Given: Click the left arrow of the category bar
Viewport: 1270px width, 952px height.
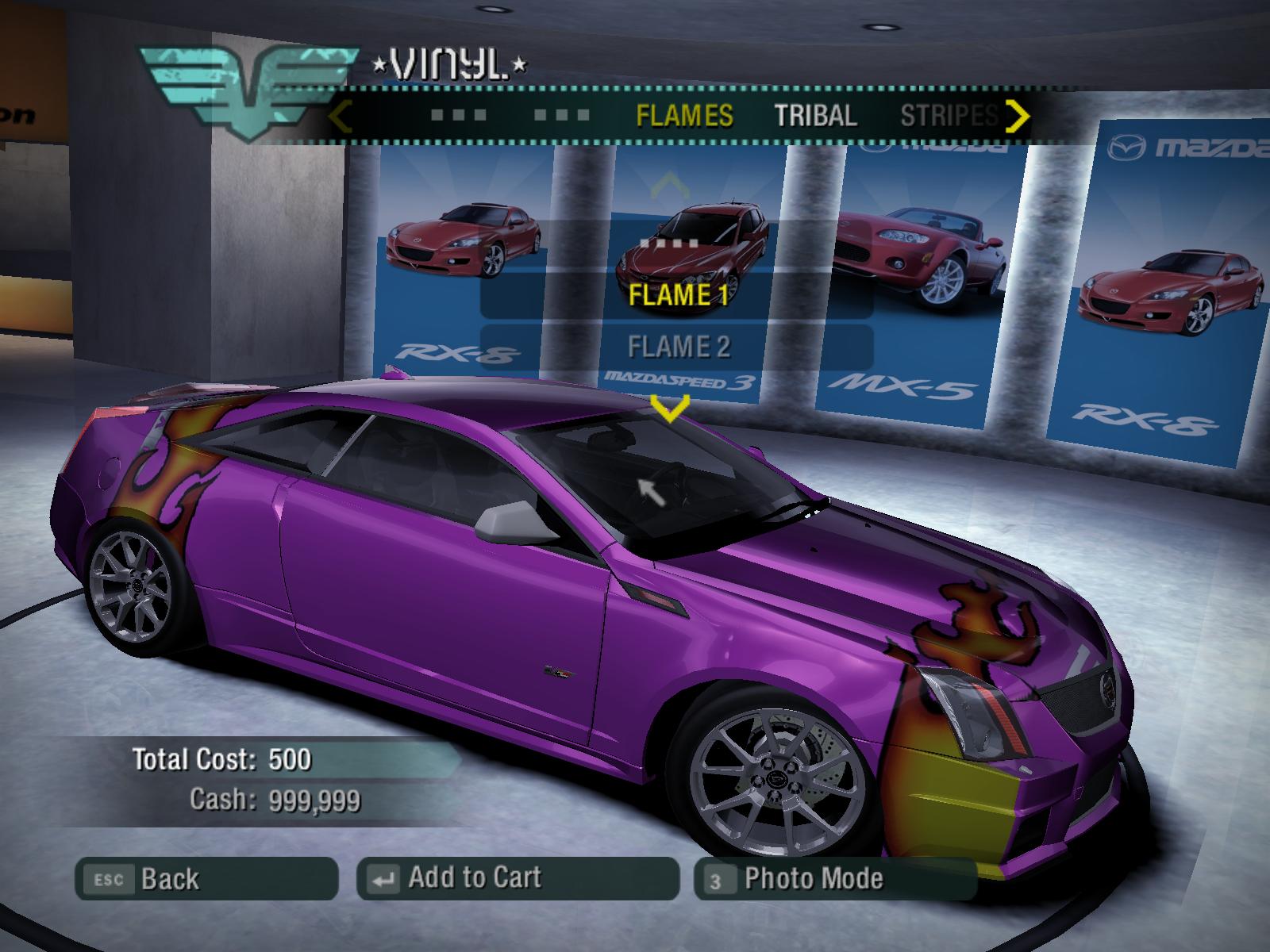Looking at the screenshot, I should (340, 116).
